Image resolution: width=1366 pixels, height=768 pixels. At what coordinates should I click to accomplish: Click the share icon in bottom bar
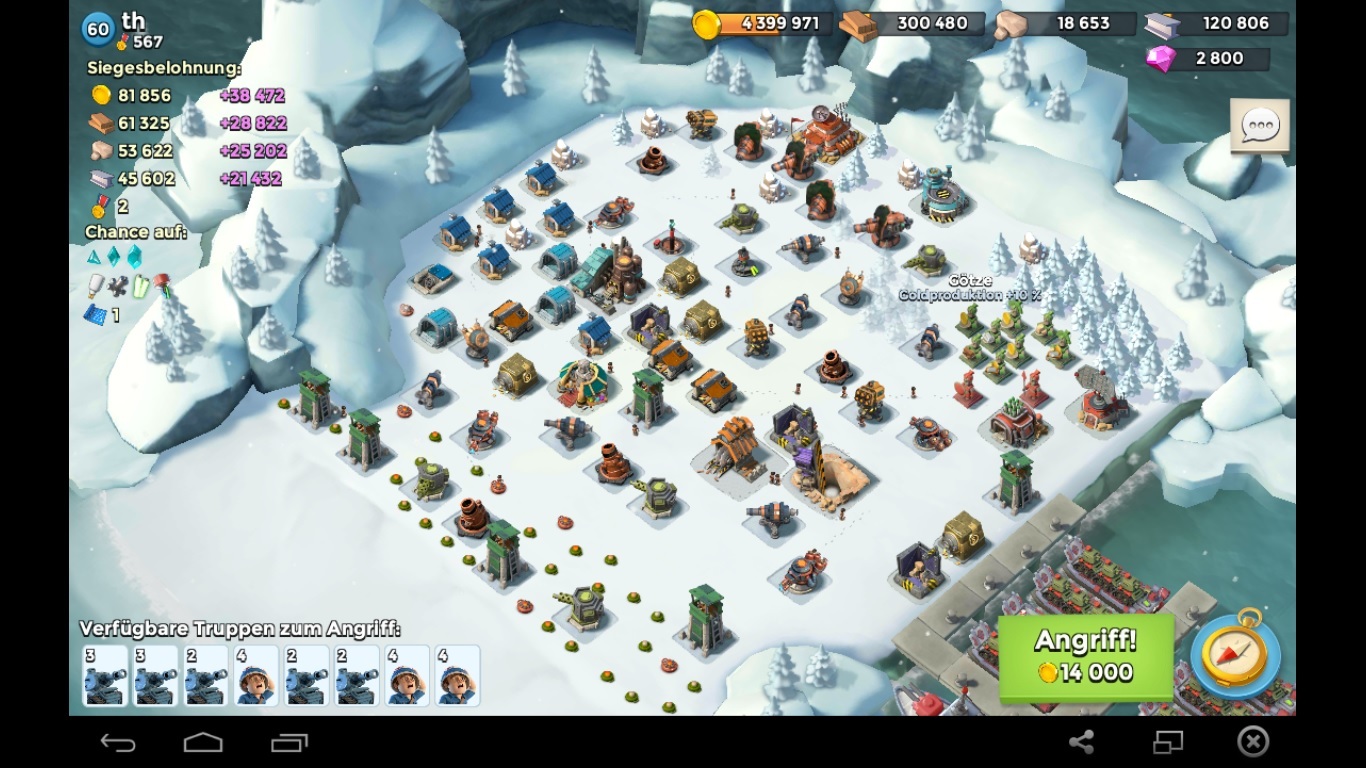1081,742
